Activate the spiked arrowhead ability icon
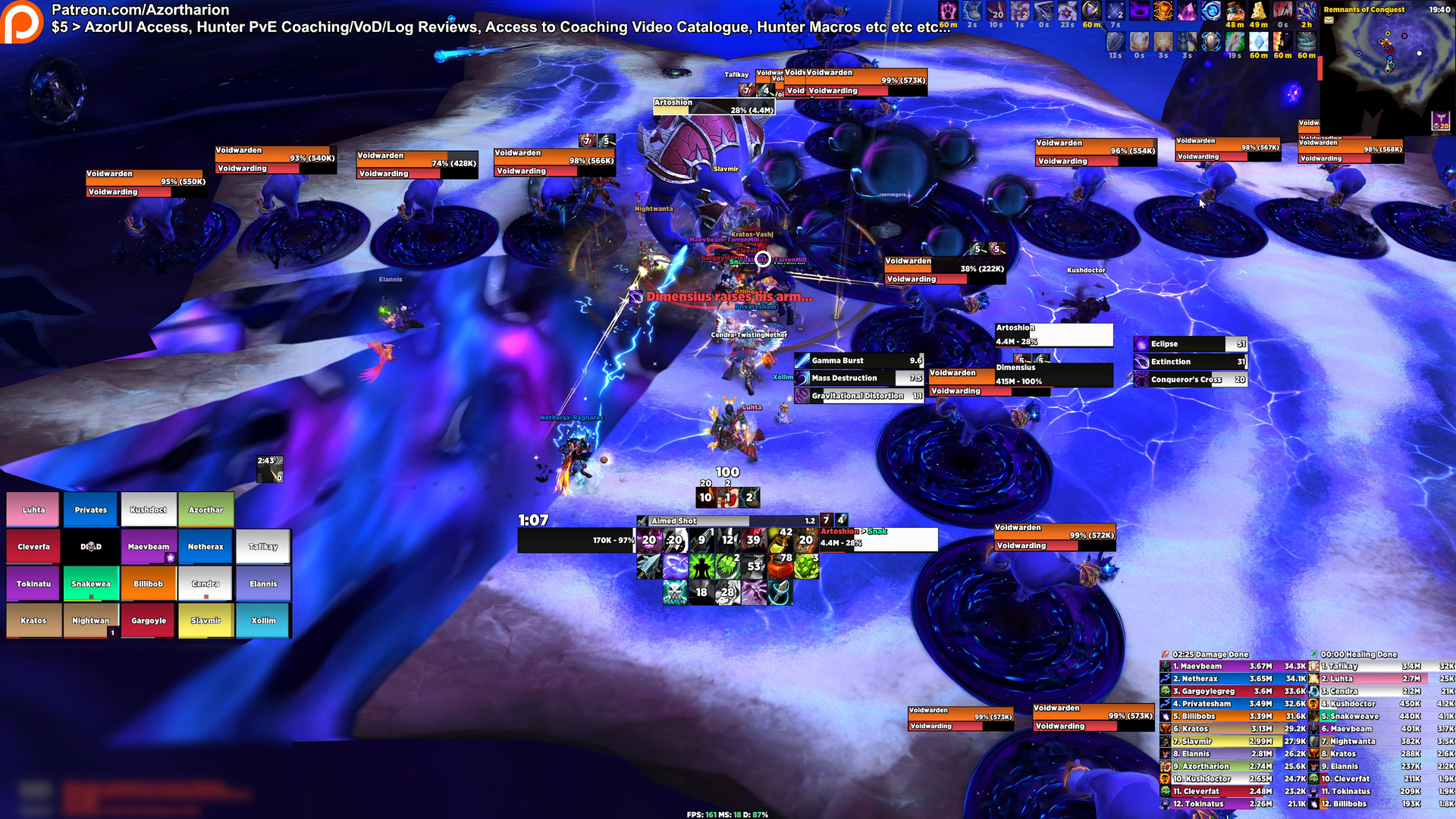Image resolution: width=1456 pixels, height=819 pixels. pos(649,566)
